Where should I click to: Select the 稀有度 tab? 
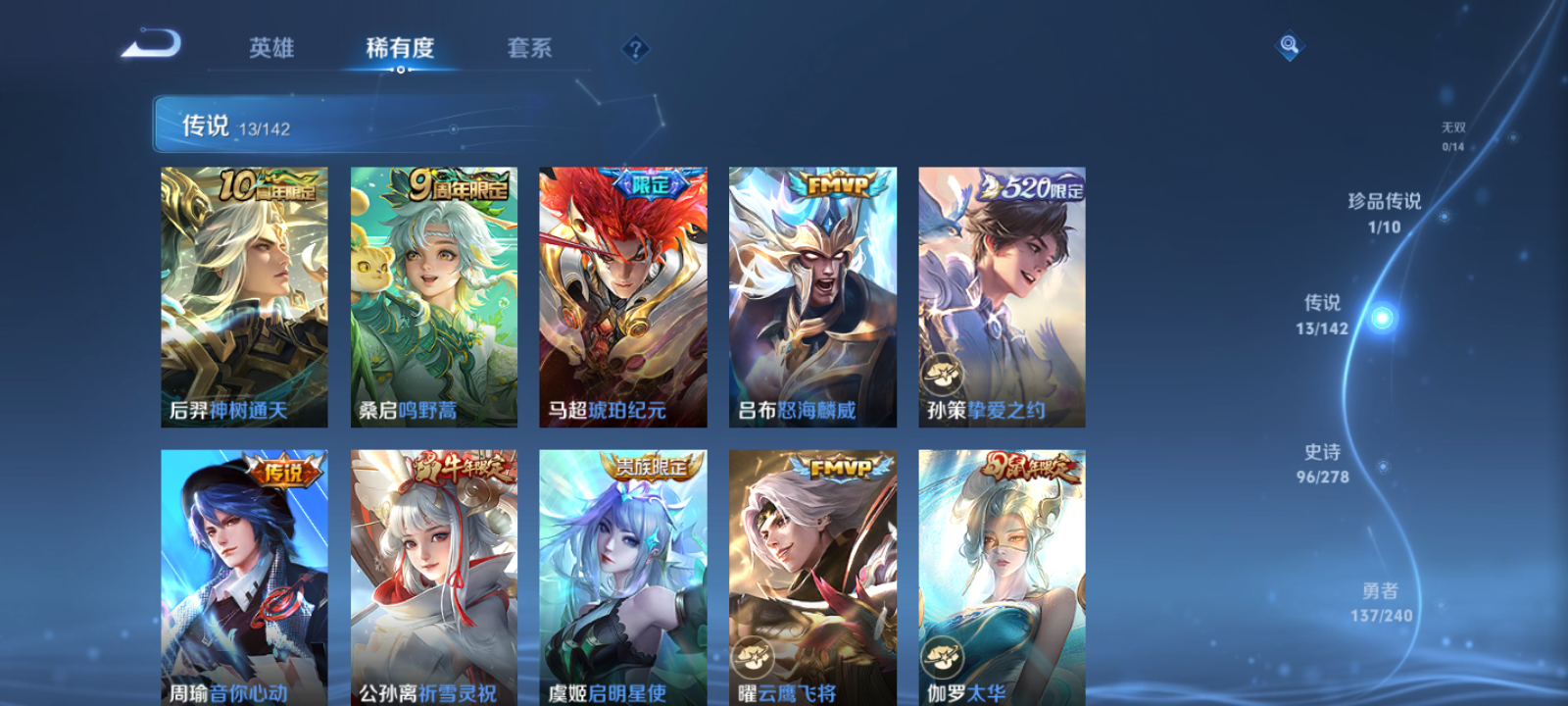pos(398,46)
